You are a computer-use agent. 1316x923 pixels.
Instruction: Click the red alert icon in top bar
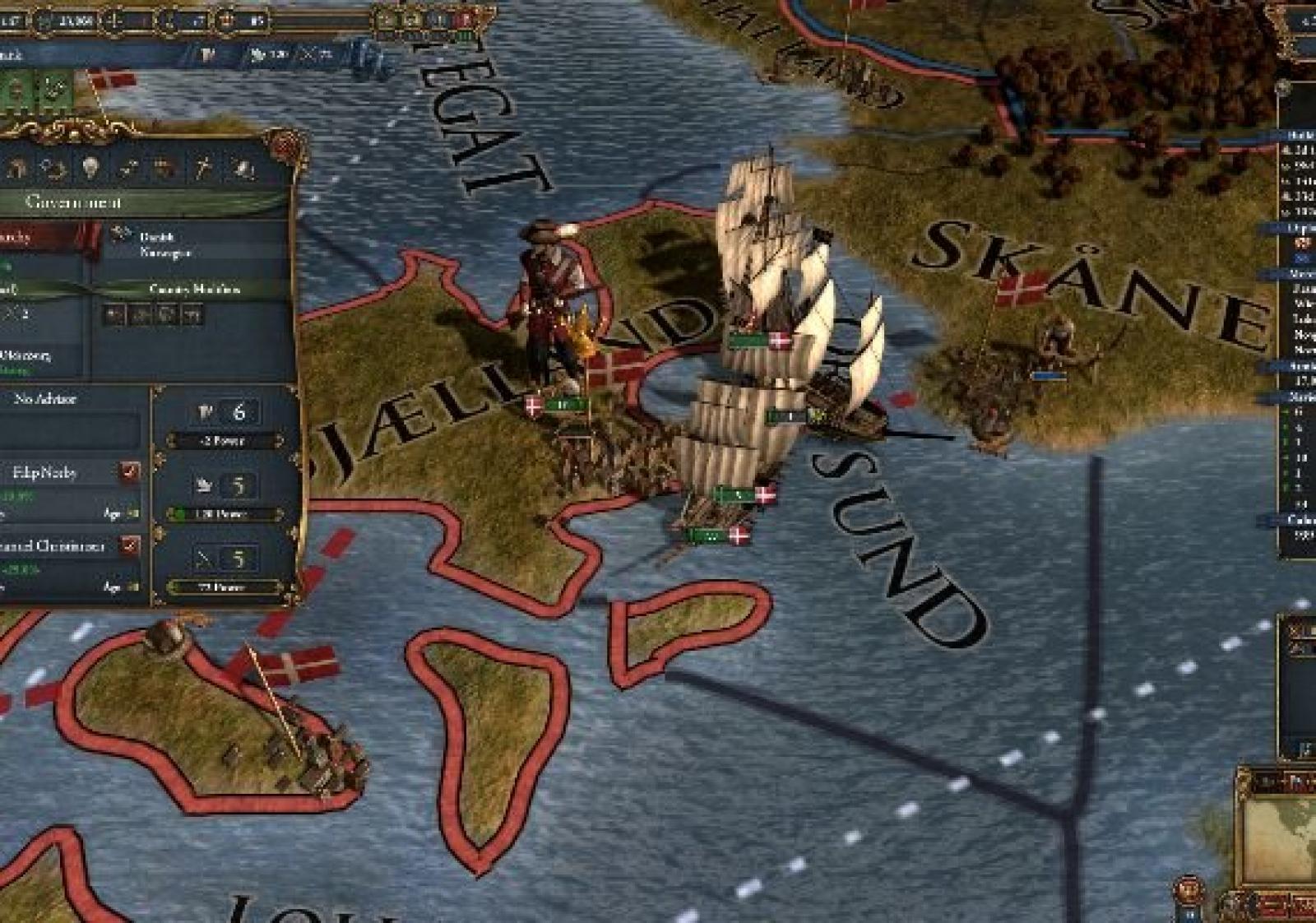click(466, 19)
